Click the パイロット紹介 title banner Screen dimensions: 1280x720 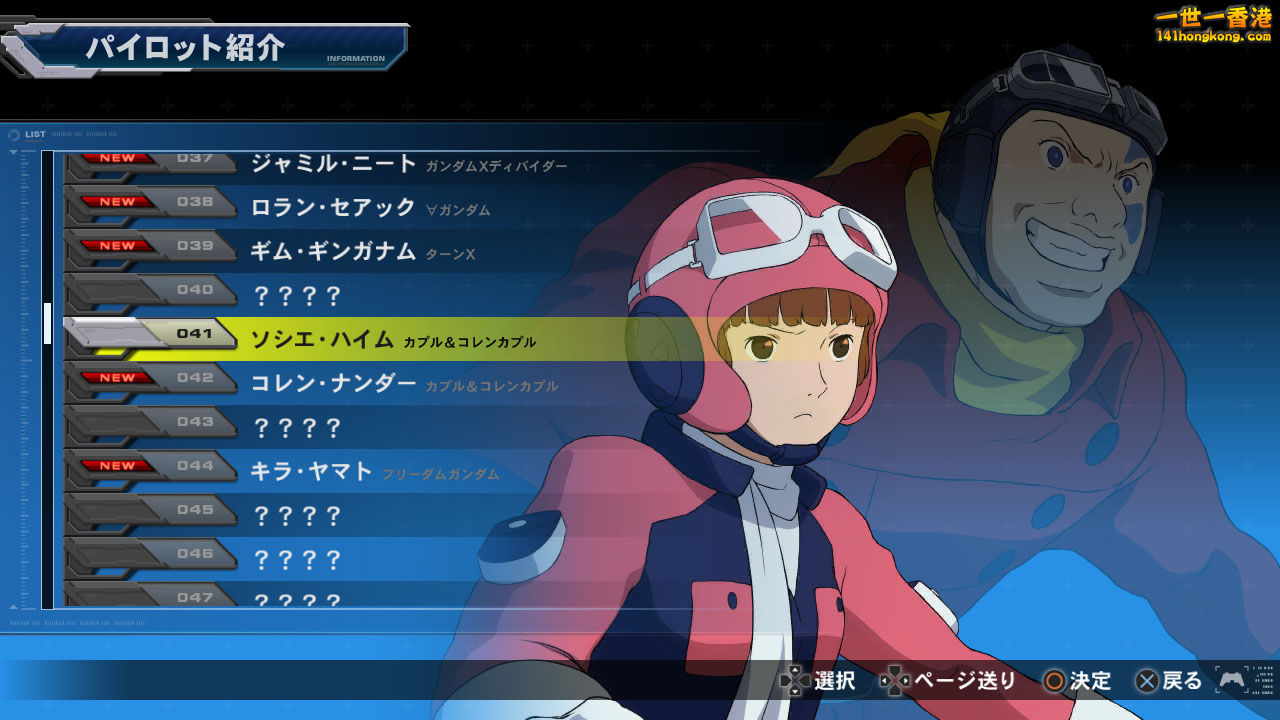[x=185, y=45]
